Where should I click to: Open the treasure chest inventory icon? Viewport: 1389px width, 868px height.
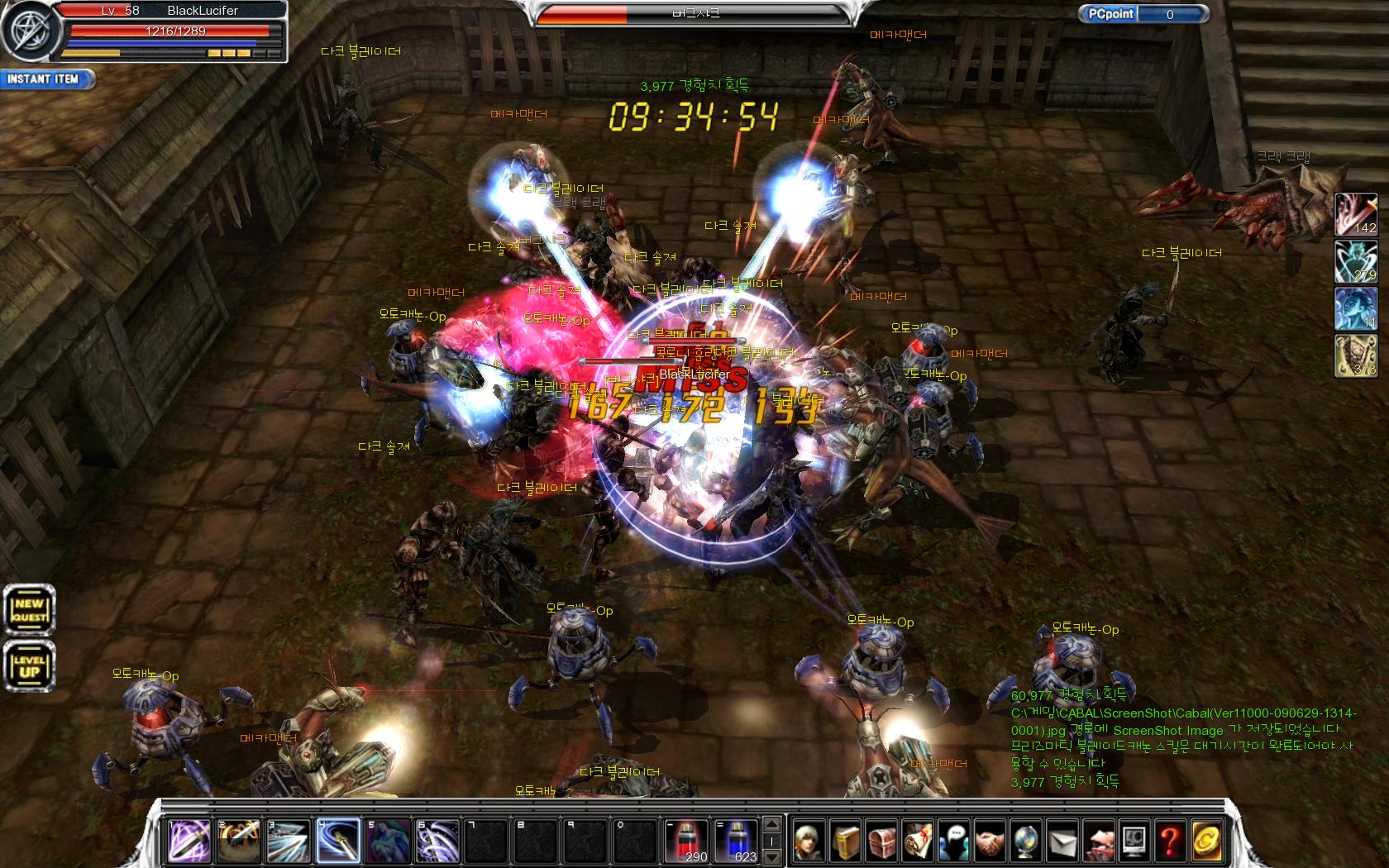point(881,842)
